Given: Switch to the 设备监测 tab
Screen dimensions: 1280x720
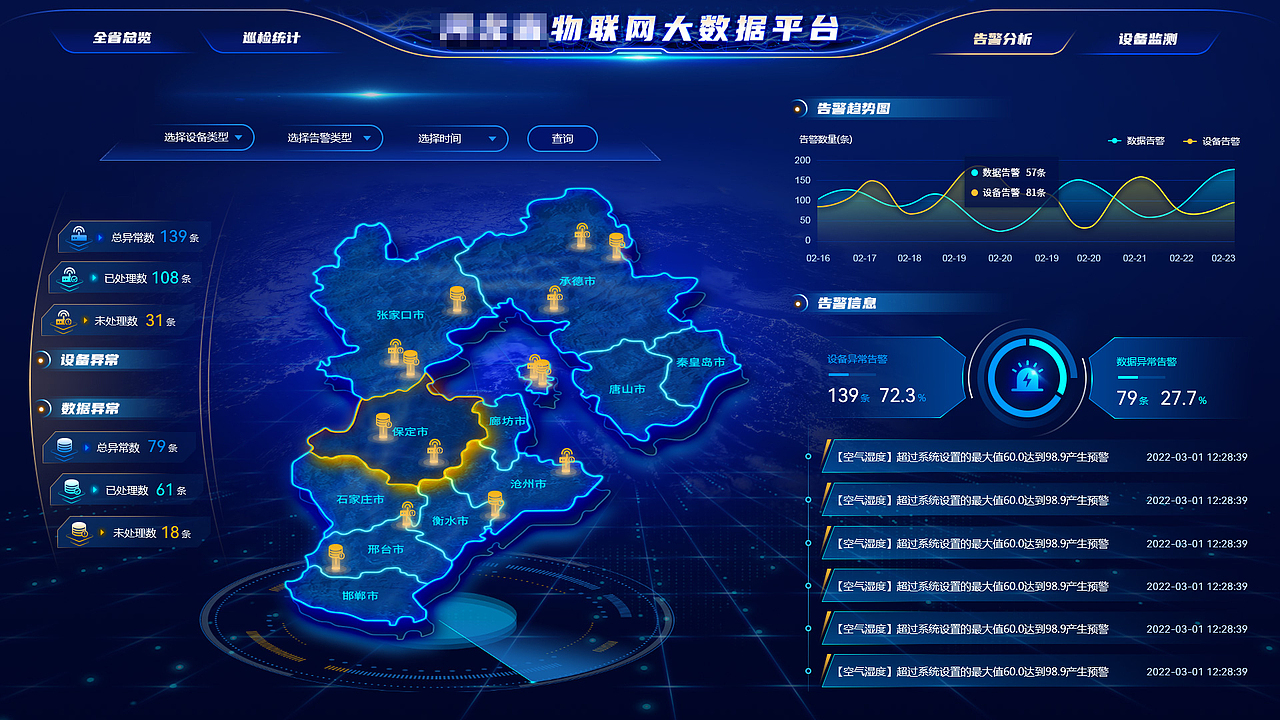Looking at the screenshot, I should pyautogui.click(x=1150, y=37).
